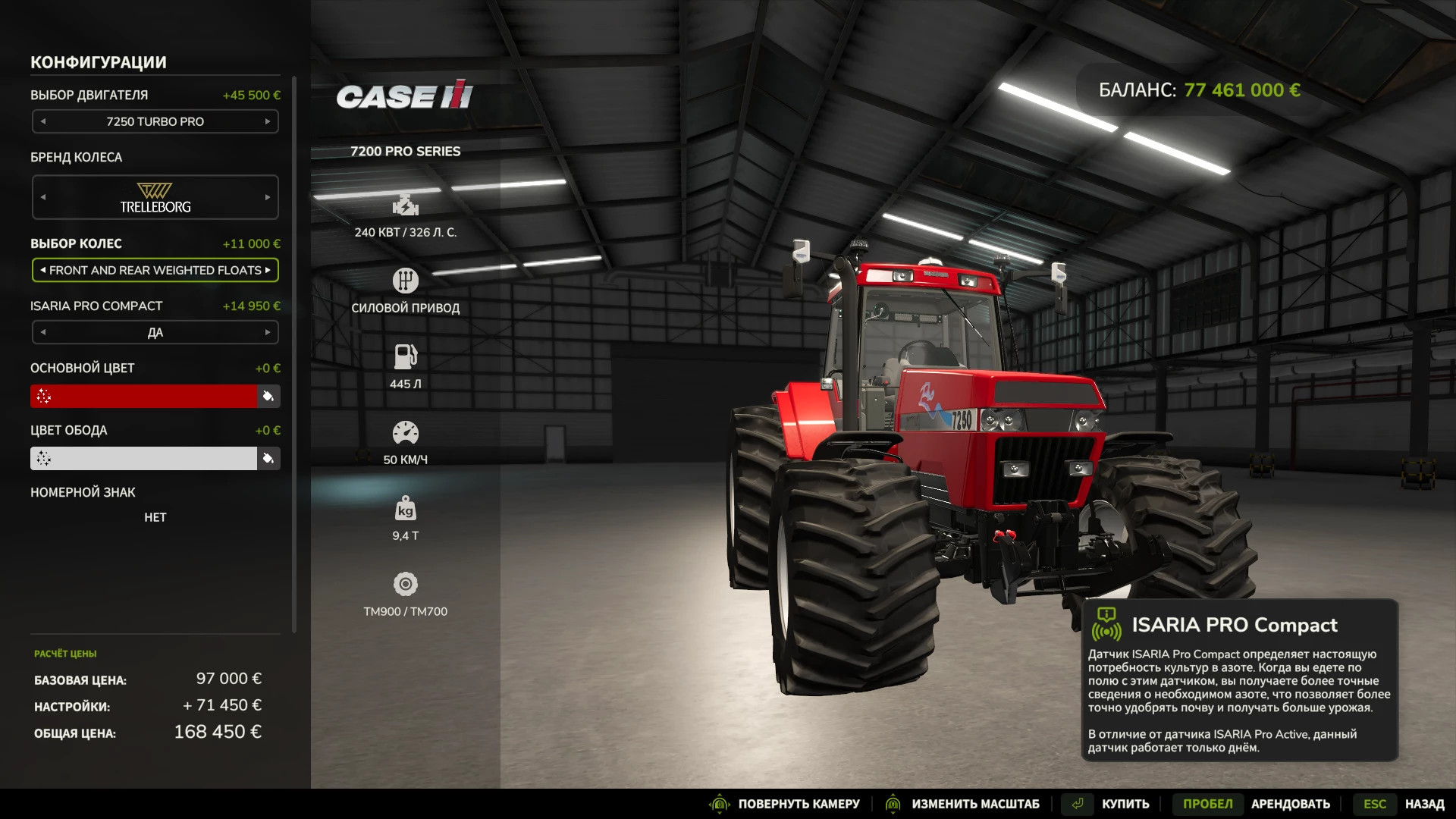This screenshot has height=819, width=1456.
Task: Toggle ISARIA Pro Compact to previous value
Action: [x=43, y=332]
